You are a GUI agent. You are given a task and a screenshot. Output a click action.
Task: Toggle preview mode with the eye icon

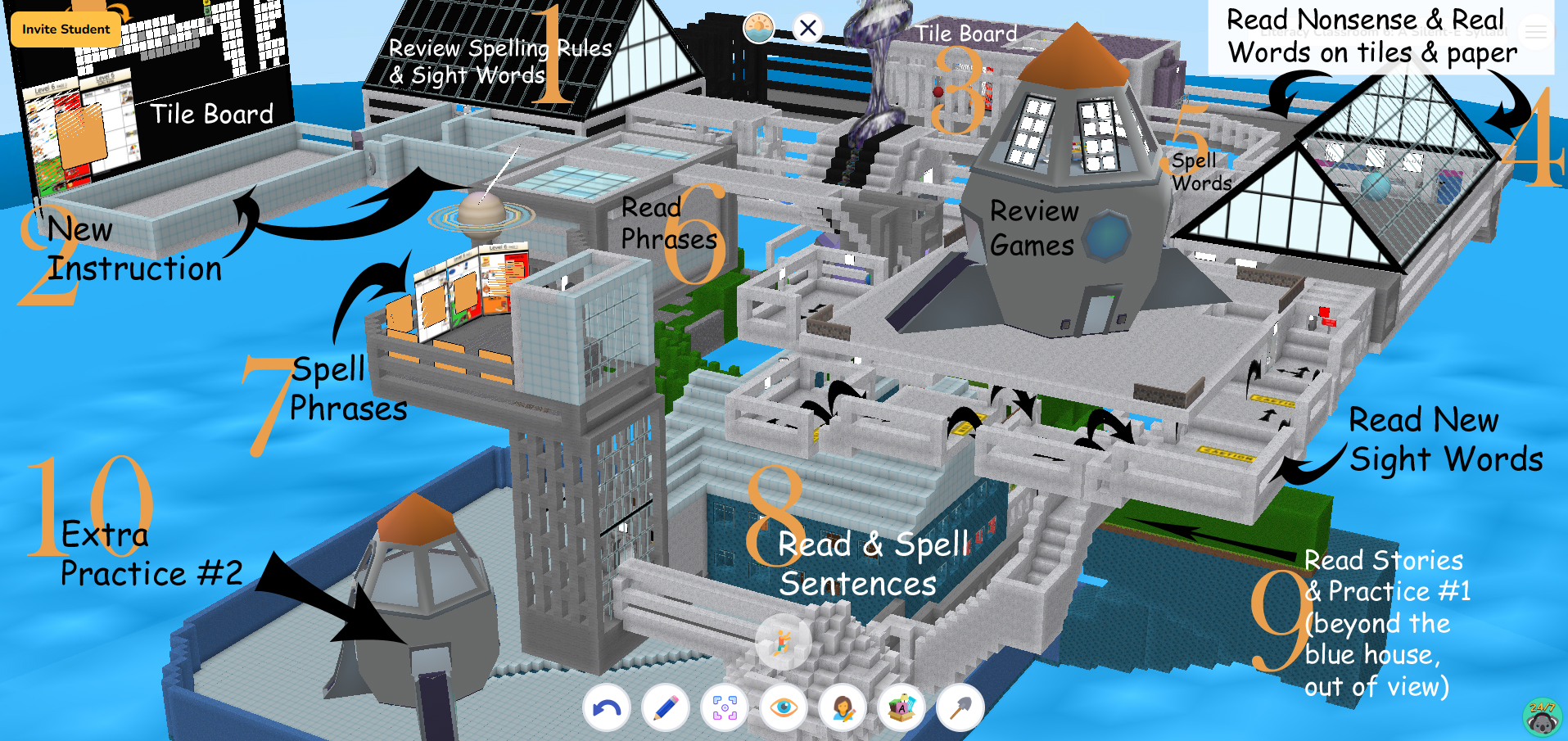click(784, 707)
